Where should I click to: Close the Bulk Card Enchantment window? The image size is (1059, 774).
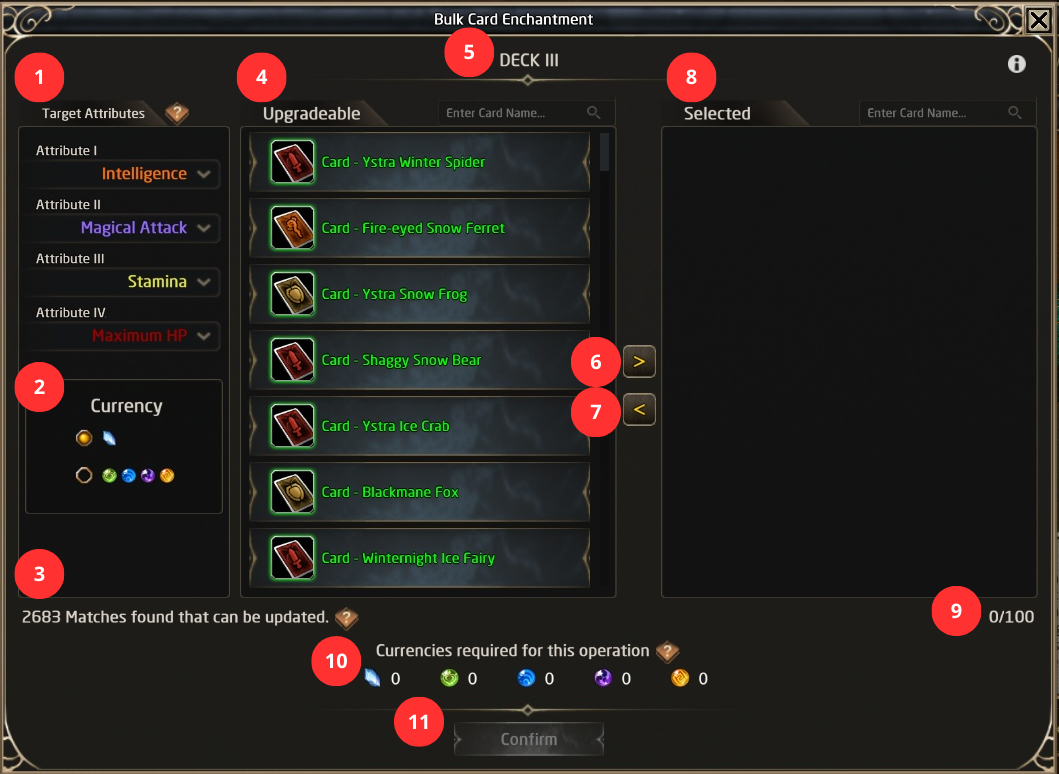(x=1038, y=19)
